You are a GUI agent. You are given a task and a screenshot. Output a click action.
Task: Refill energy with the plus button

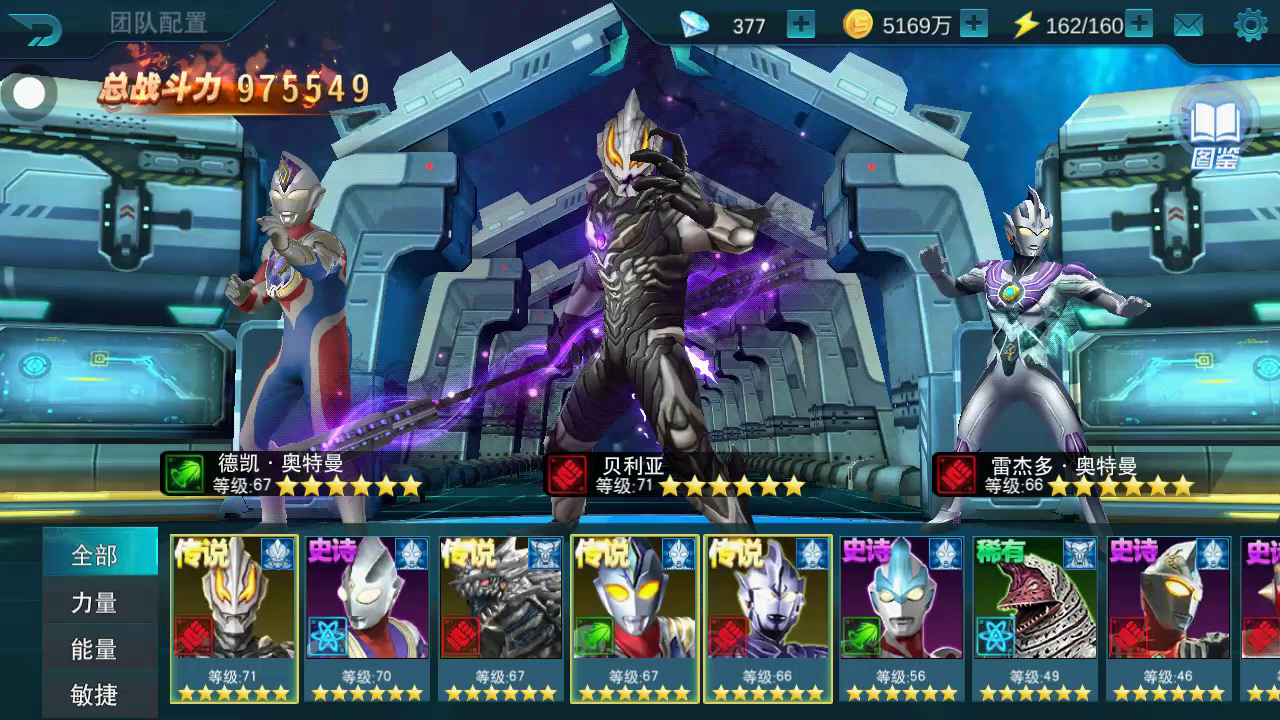1139,25
